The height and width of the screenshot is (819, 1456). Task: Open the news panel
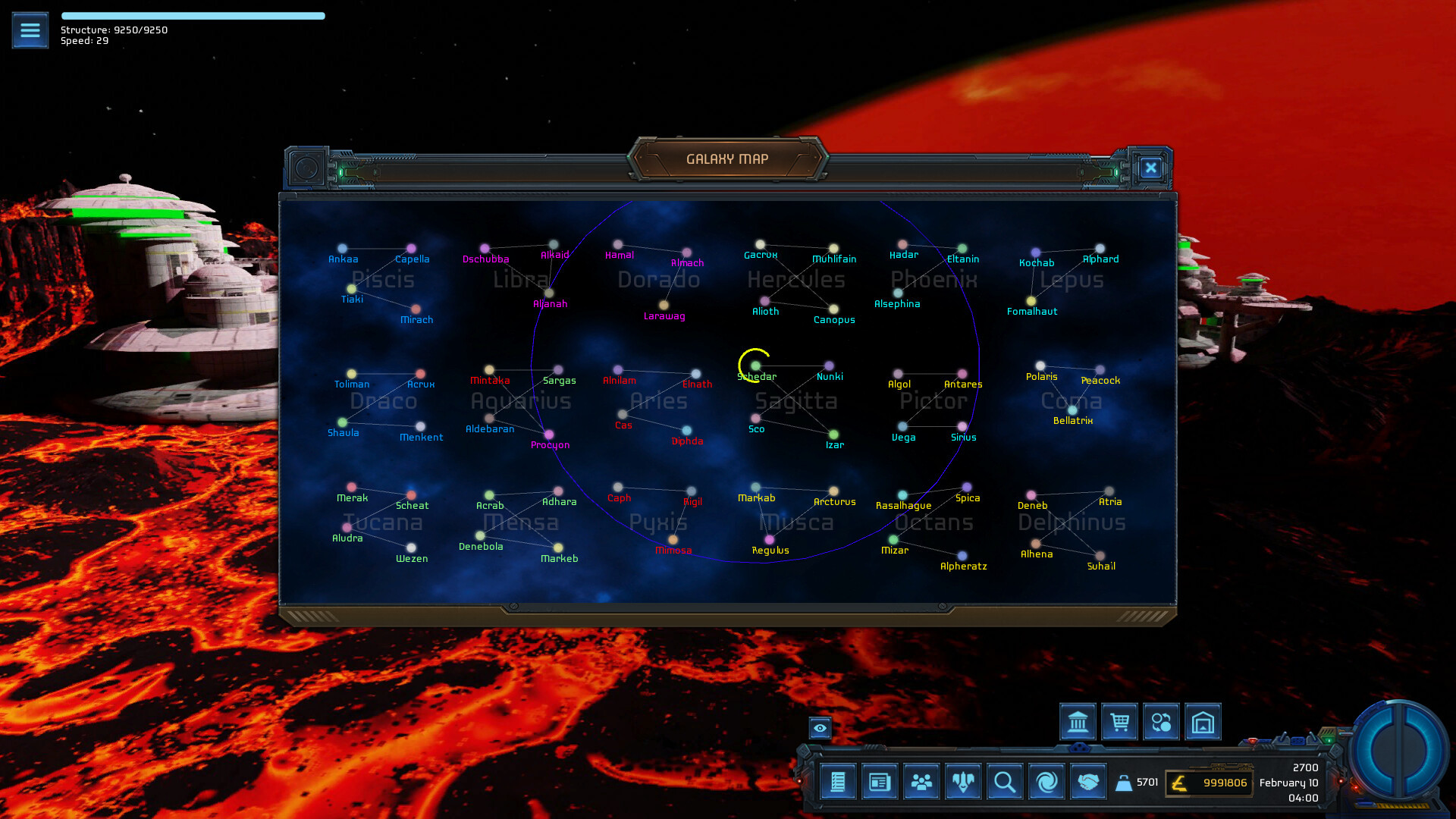coord(880,782)
